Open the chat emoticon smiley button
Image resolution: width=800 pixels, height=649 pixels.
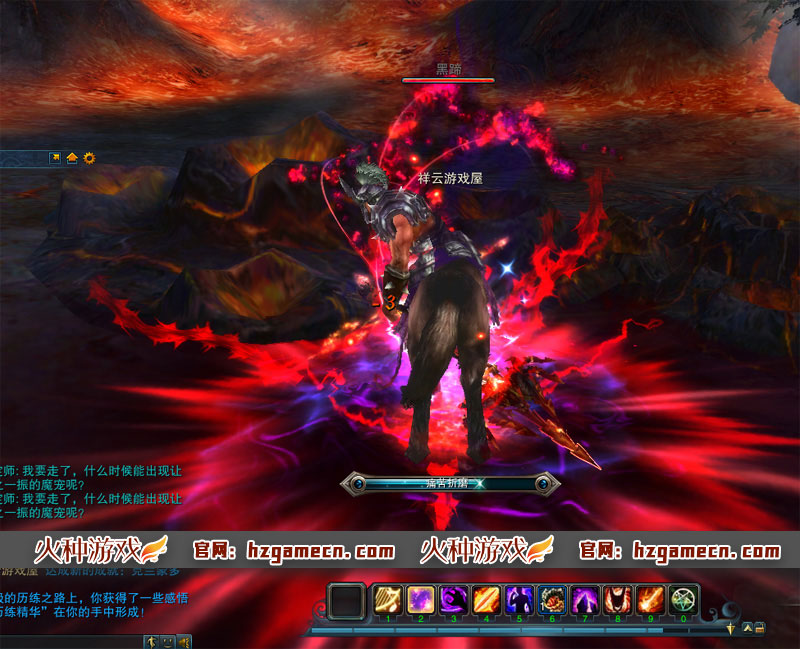pyautogui.click(x=167, y=641)
